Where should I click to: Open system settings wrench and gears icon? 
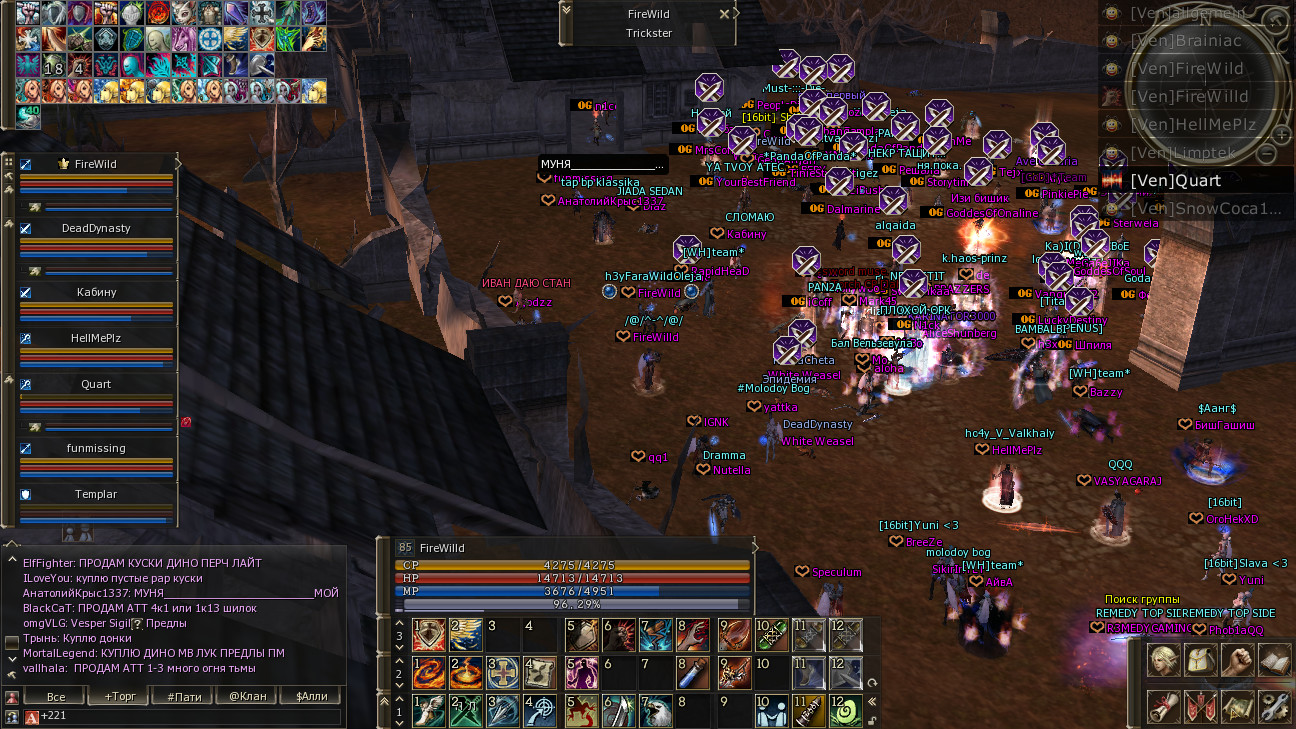click(x=1274, y=706)
